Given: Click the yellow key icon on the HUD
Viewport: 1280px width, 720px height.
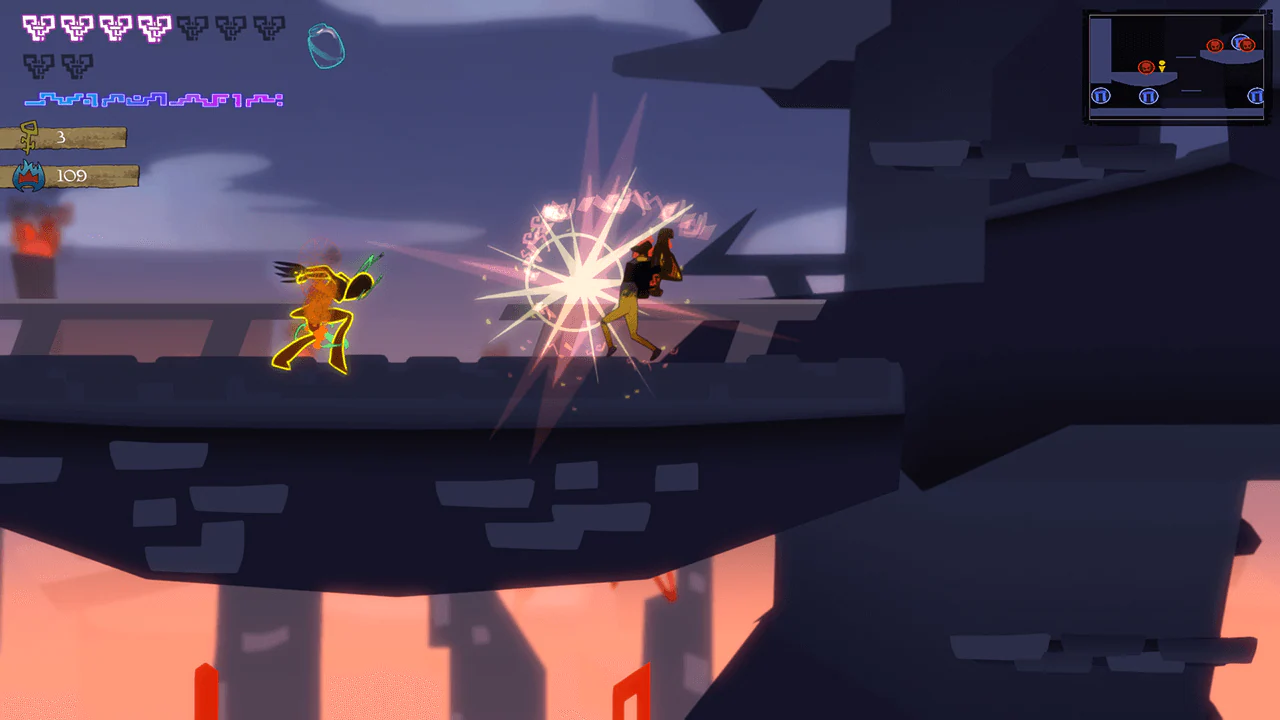Looking at the screenshot, I should [x=28, y=137].
